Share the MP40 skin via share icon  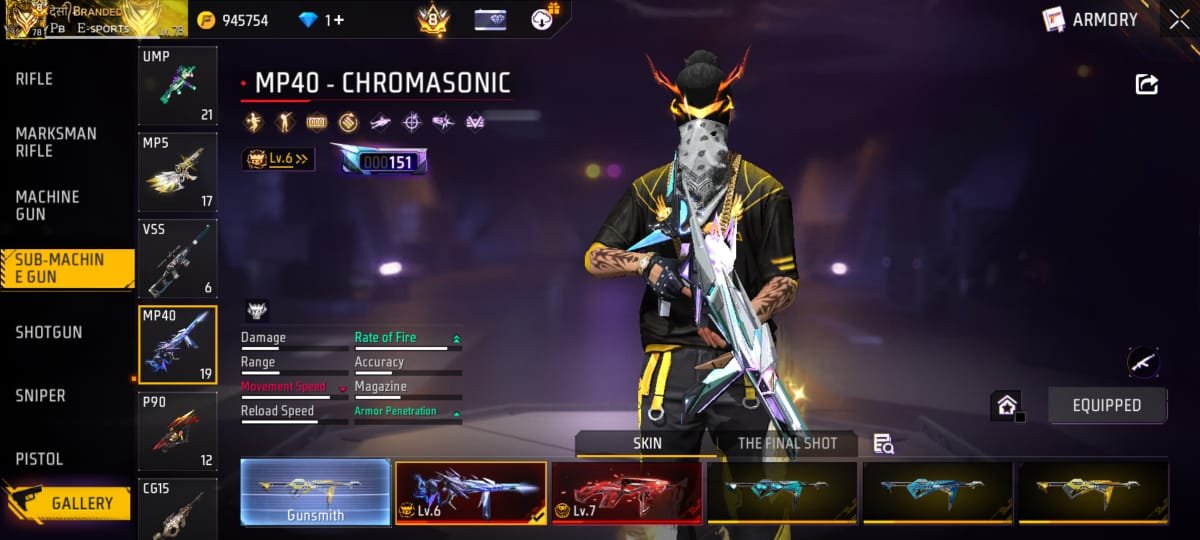point(1146,85)
